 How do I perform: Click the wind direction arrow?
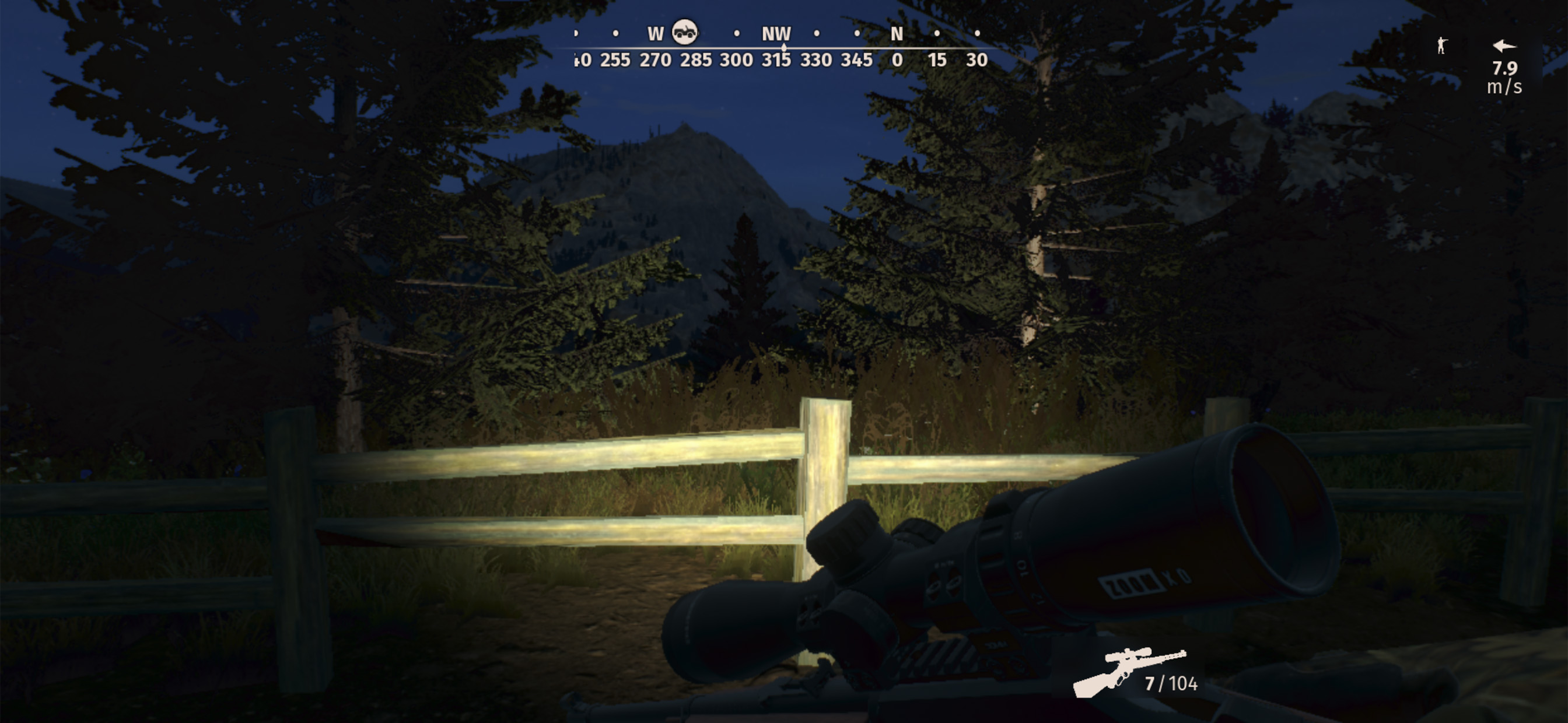point(1504,45)
